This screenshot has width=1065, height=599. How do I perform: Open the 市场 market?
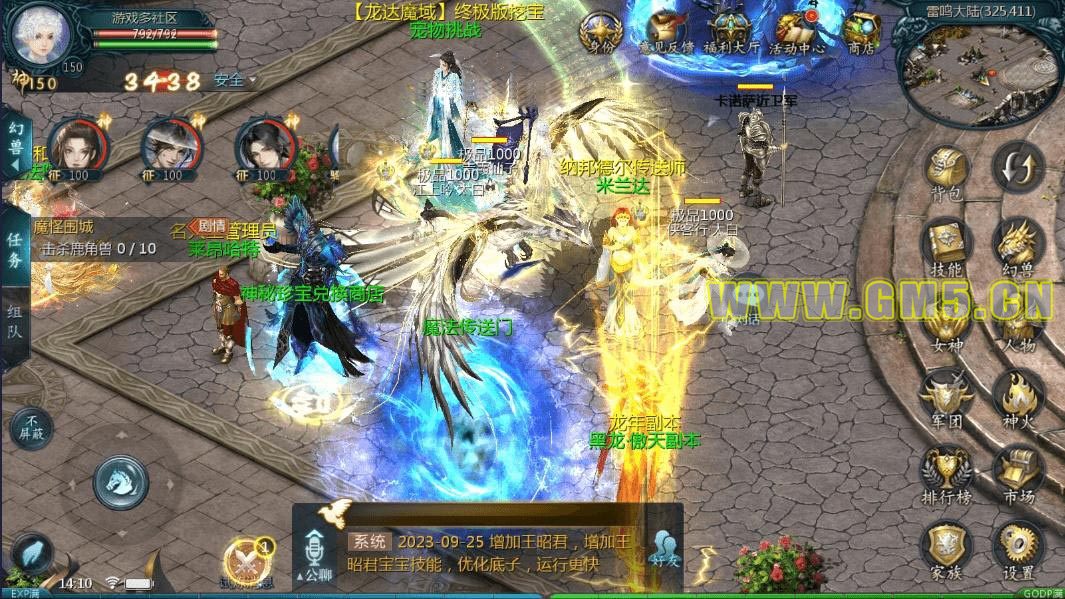(x=1018, y=472)
